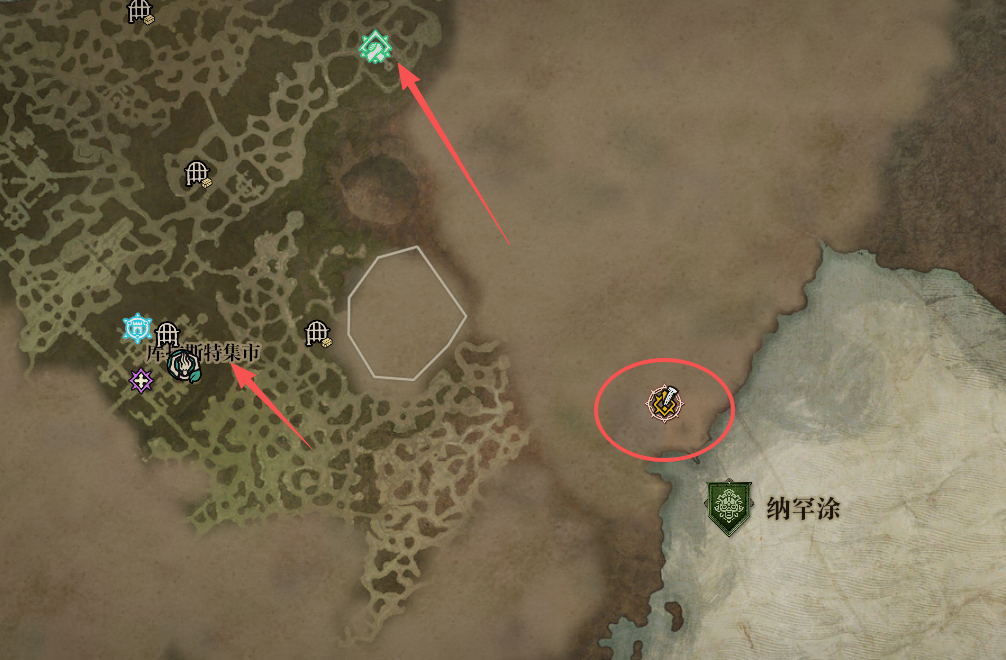This screenshot has height=660, width=1006.
Task: Click the dungeon gate next to blue waypoint
Action: pyautogui.click(x=167, y=334)
